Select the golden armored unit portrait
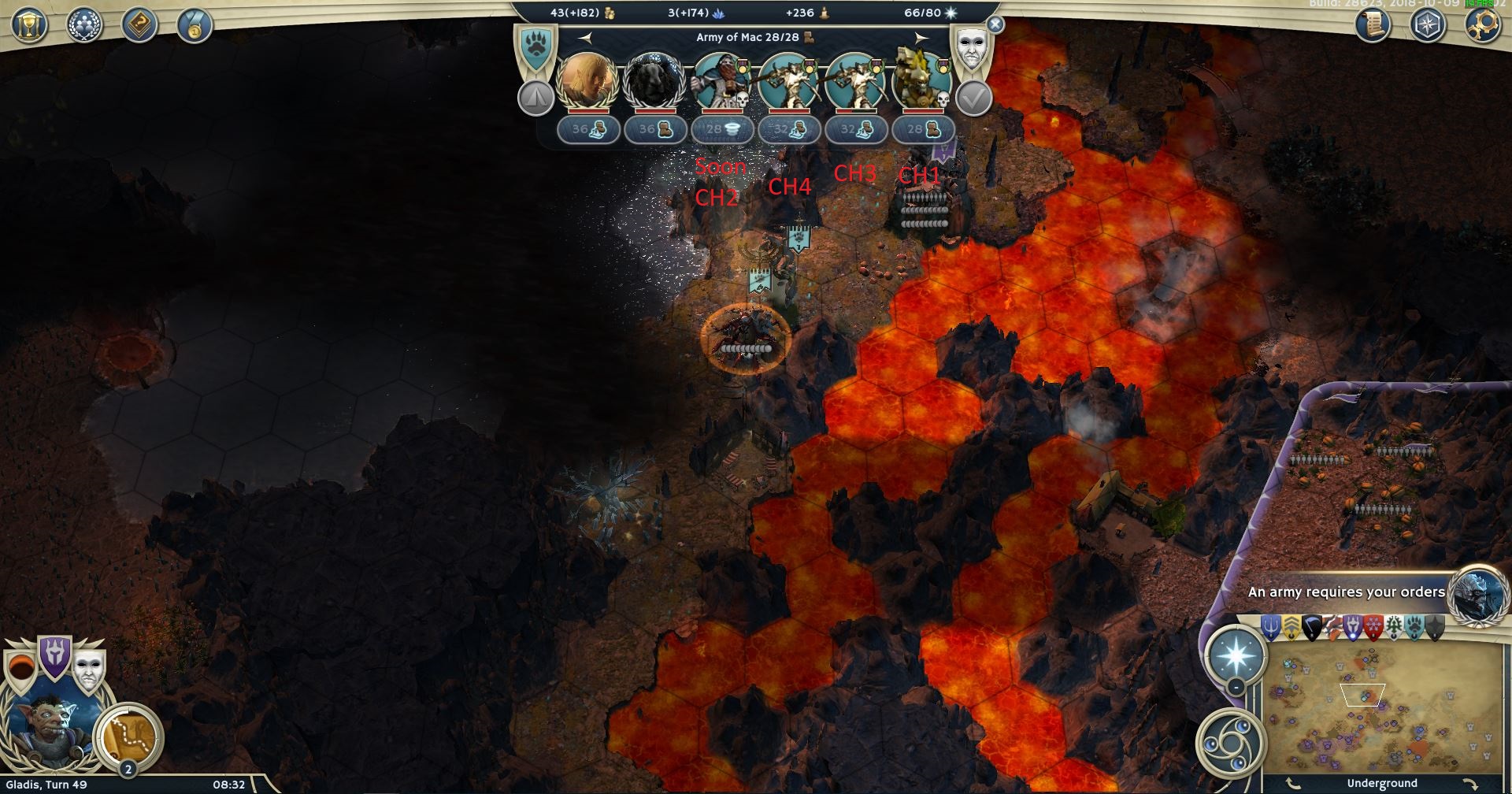 (920, 80)
